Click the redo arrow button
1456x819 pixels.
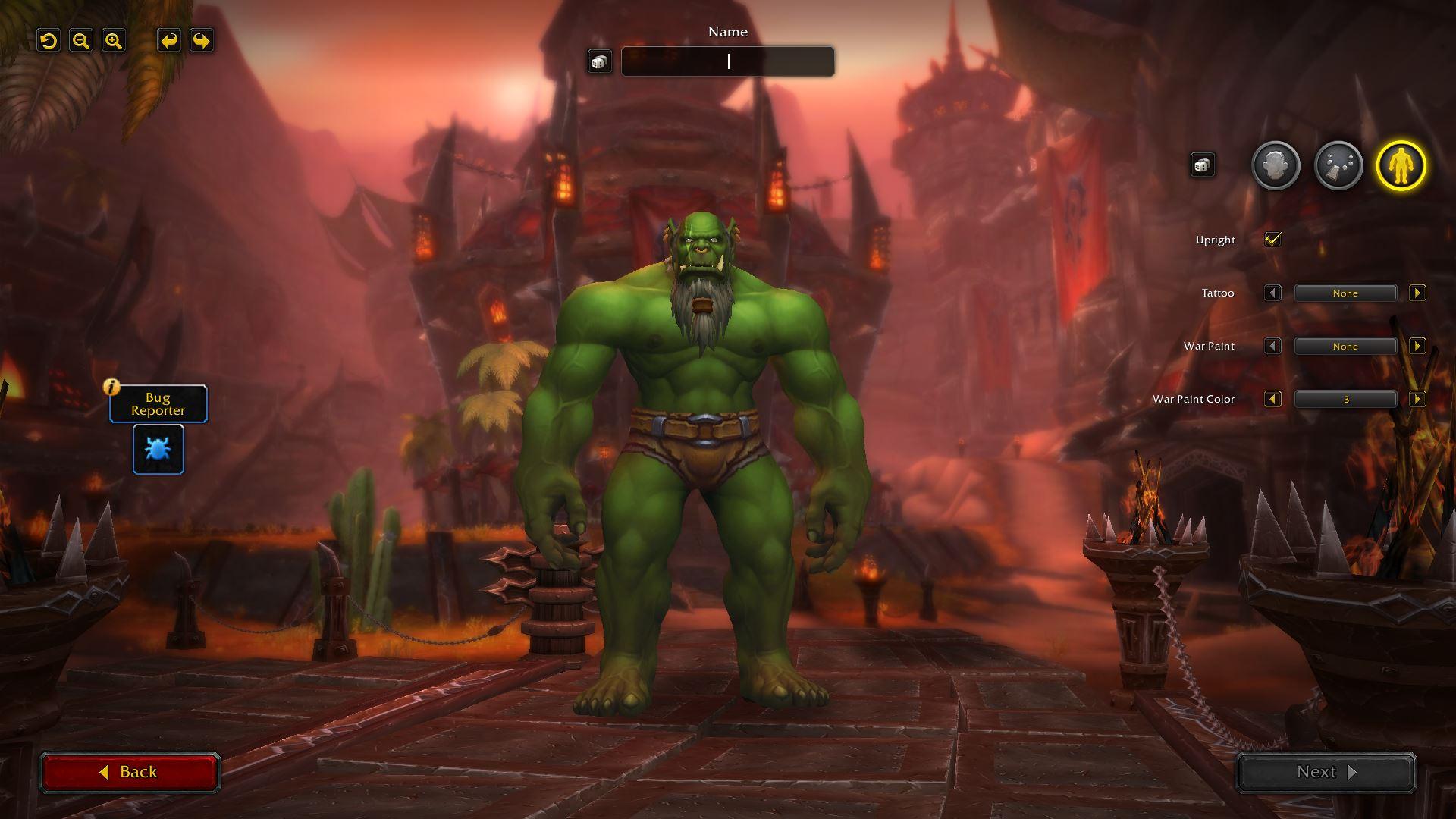pyautogui.click(x=202, y=41)
